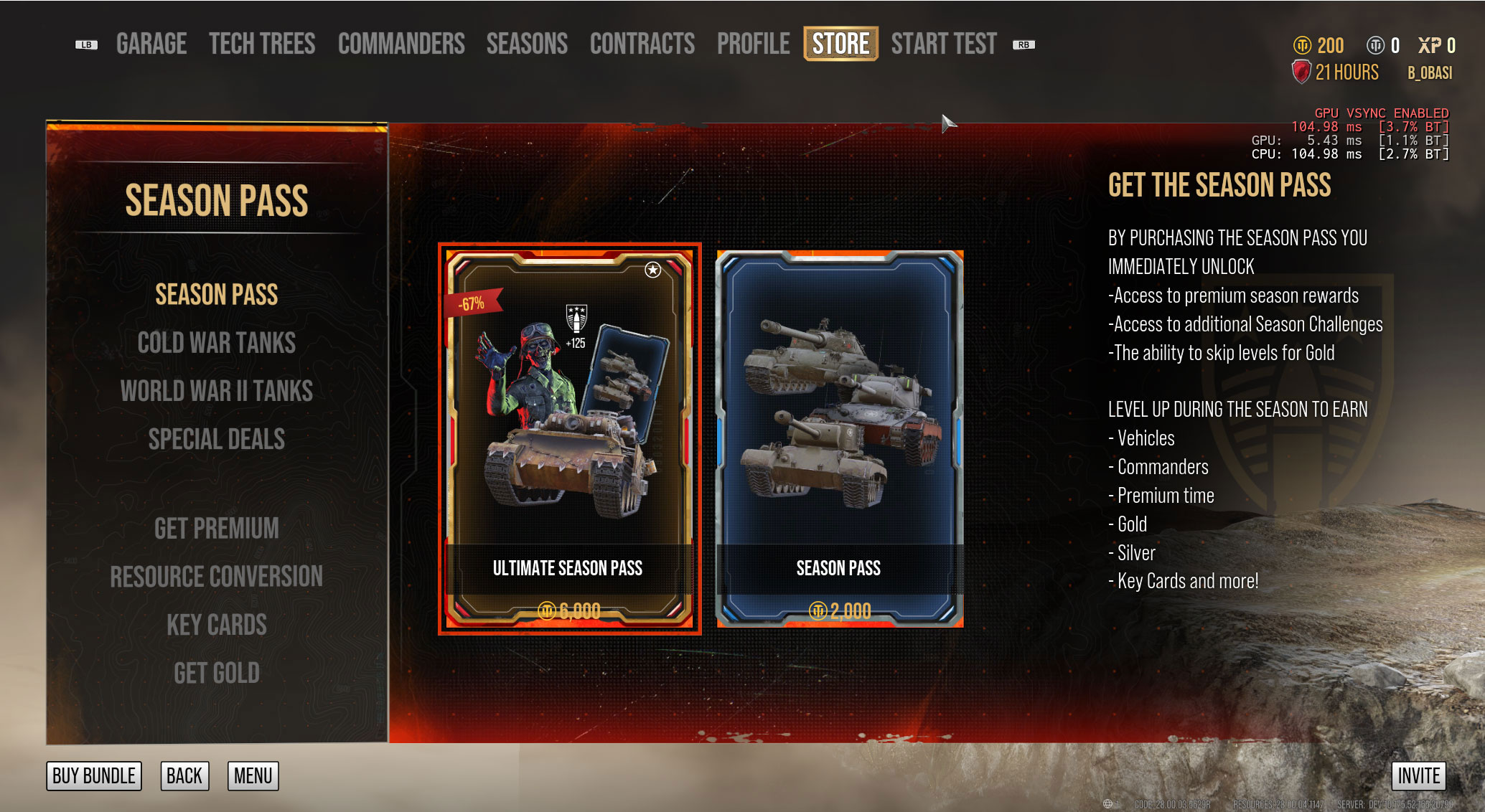Show the Special Deals category

pos(217,439)
